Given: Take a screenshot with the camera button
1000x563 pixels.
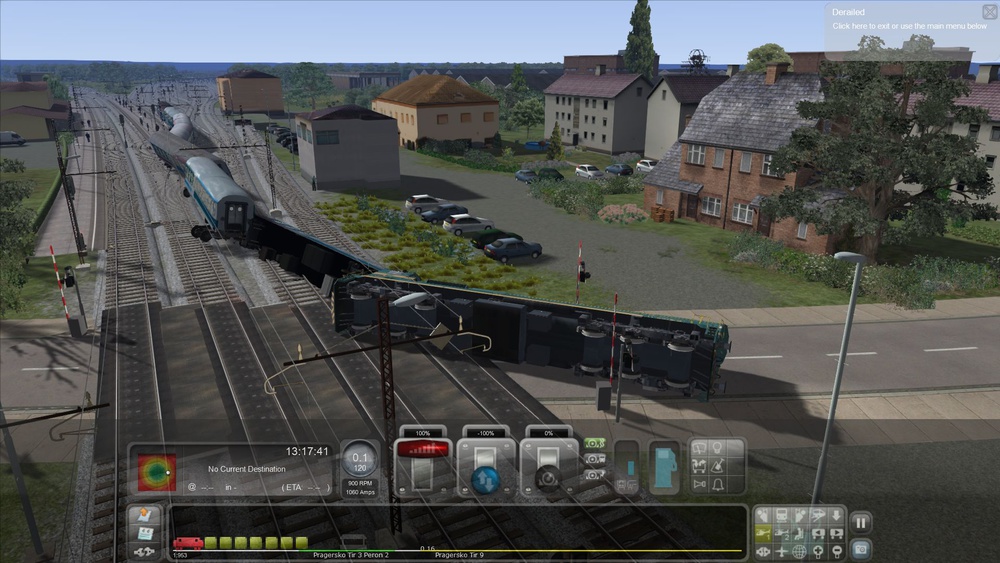Looking at the screenshot, I should 860,548.
